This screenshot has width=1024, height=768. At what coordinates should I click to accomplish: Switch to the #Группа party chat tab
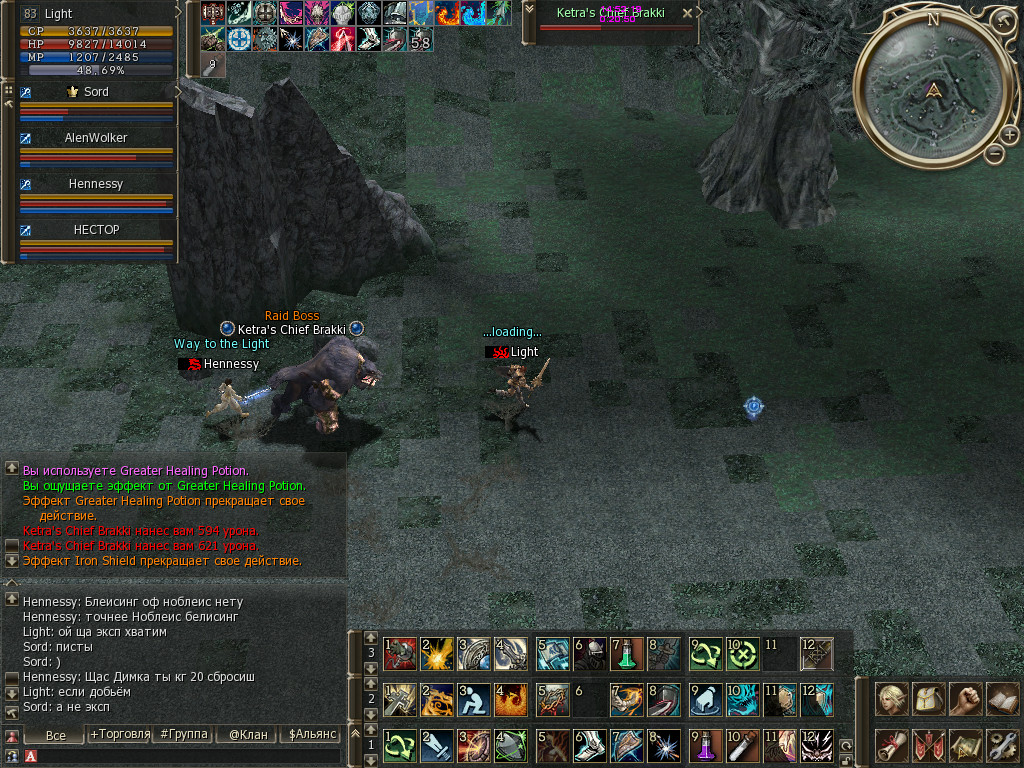[x=182, y=735]
